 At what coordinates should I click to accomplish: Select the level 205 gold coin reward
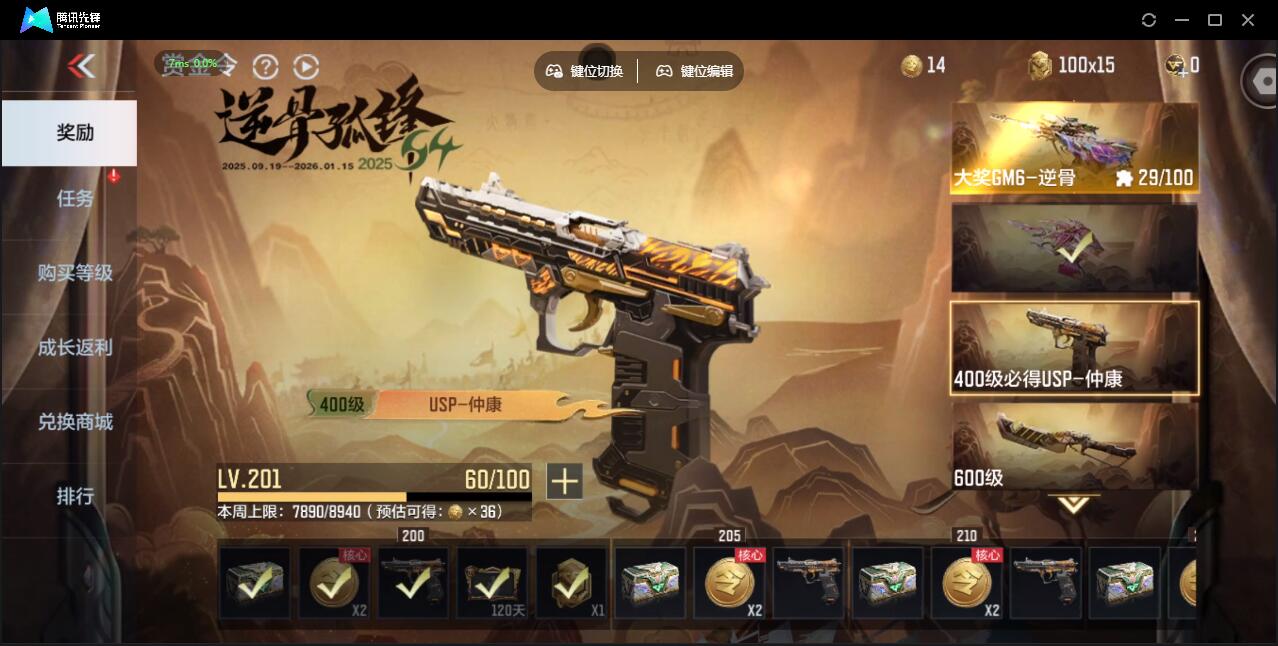(x=729, y=582)
